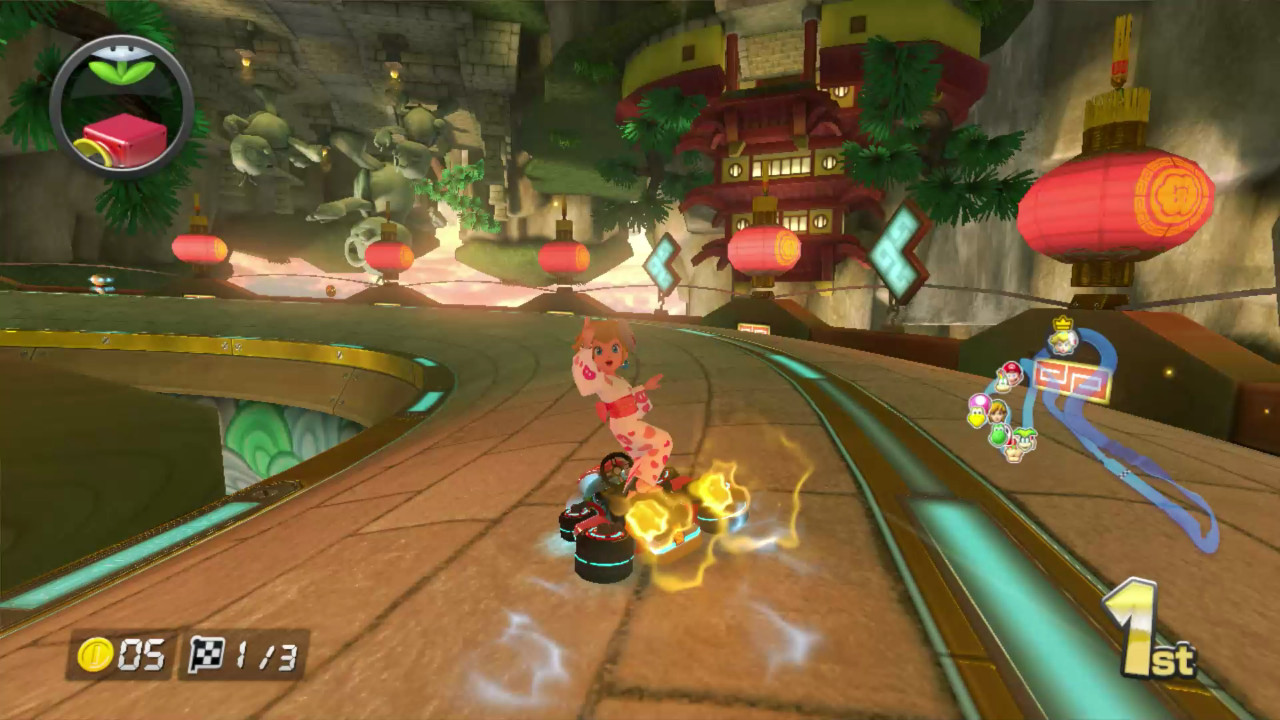Select Yoshi's icon on the minimap
The image size is (1280, 720).
coord(998,434)
